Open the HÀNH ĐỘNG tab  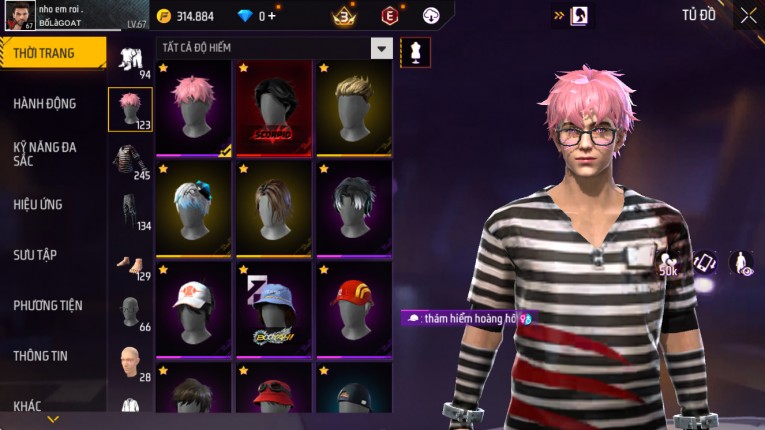coord(45,103)
